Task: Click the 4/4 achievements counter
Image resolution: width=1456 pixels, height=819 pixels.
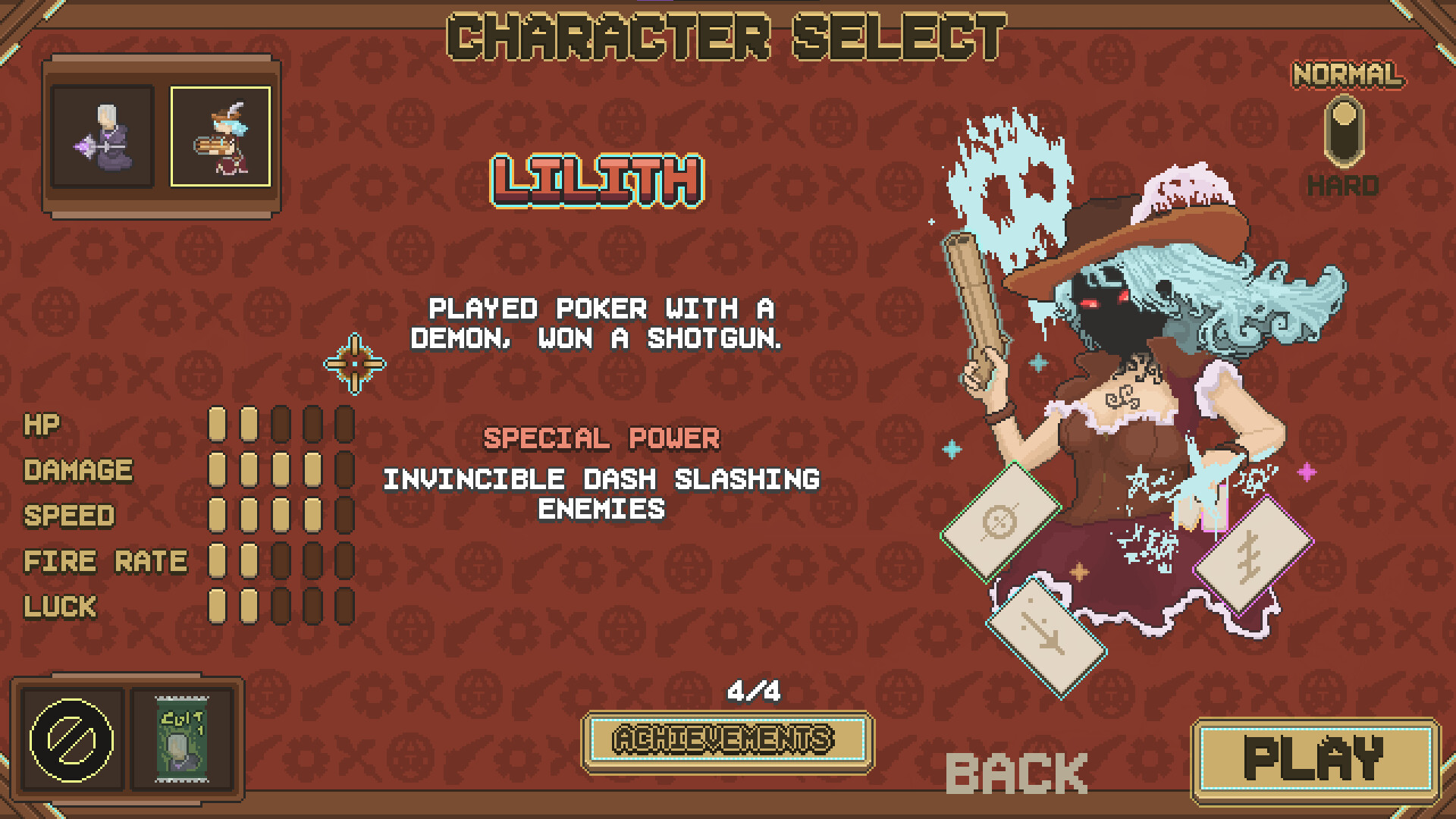Action: (x=753, y=692)
